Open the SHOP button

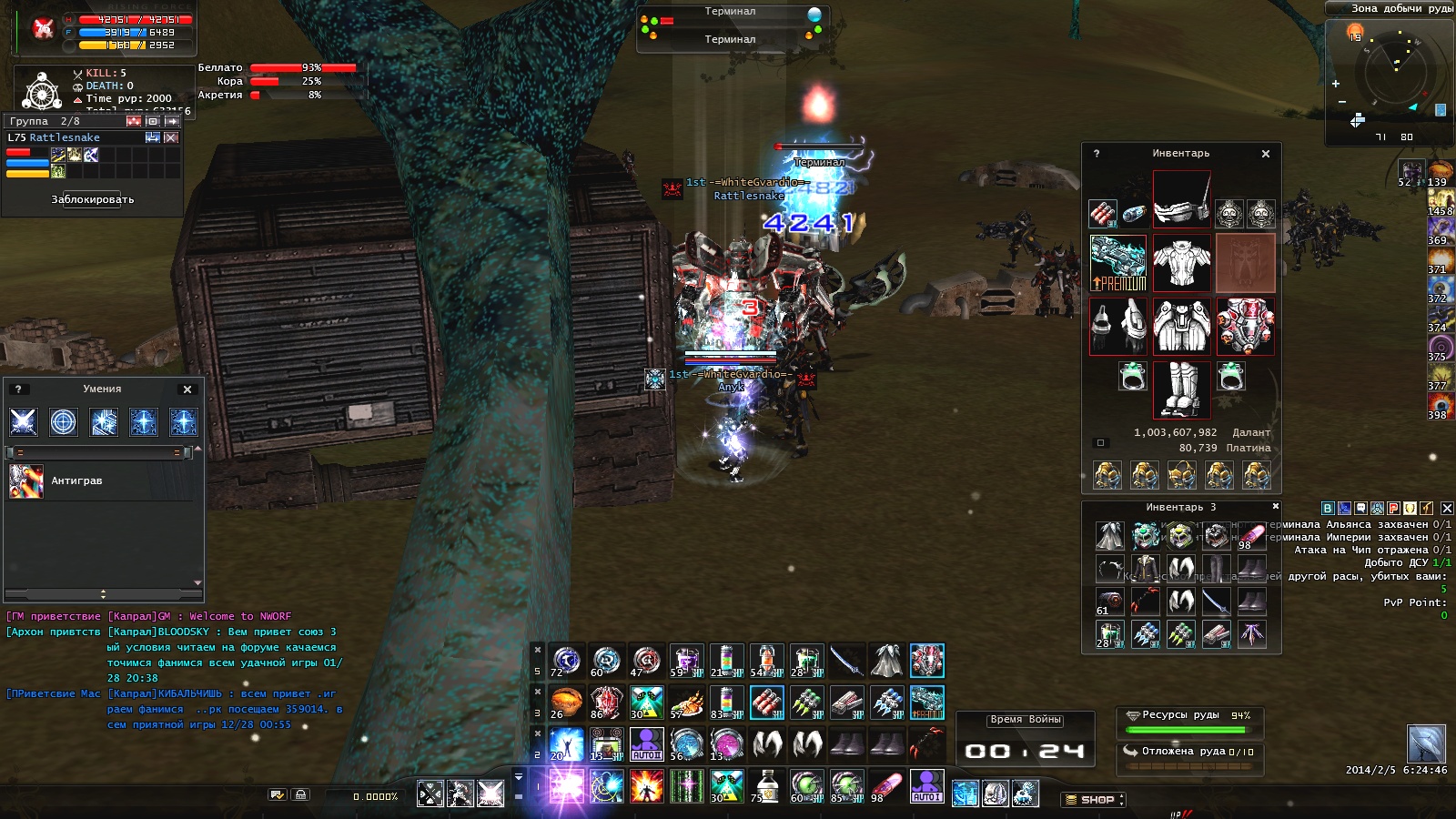tap(1093, 800)
